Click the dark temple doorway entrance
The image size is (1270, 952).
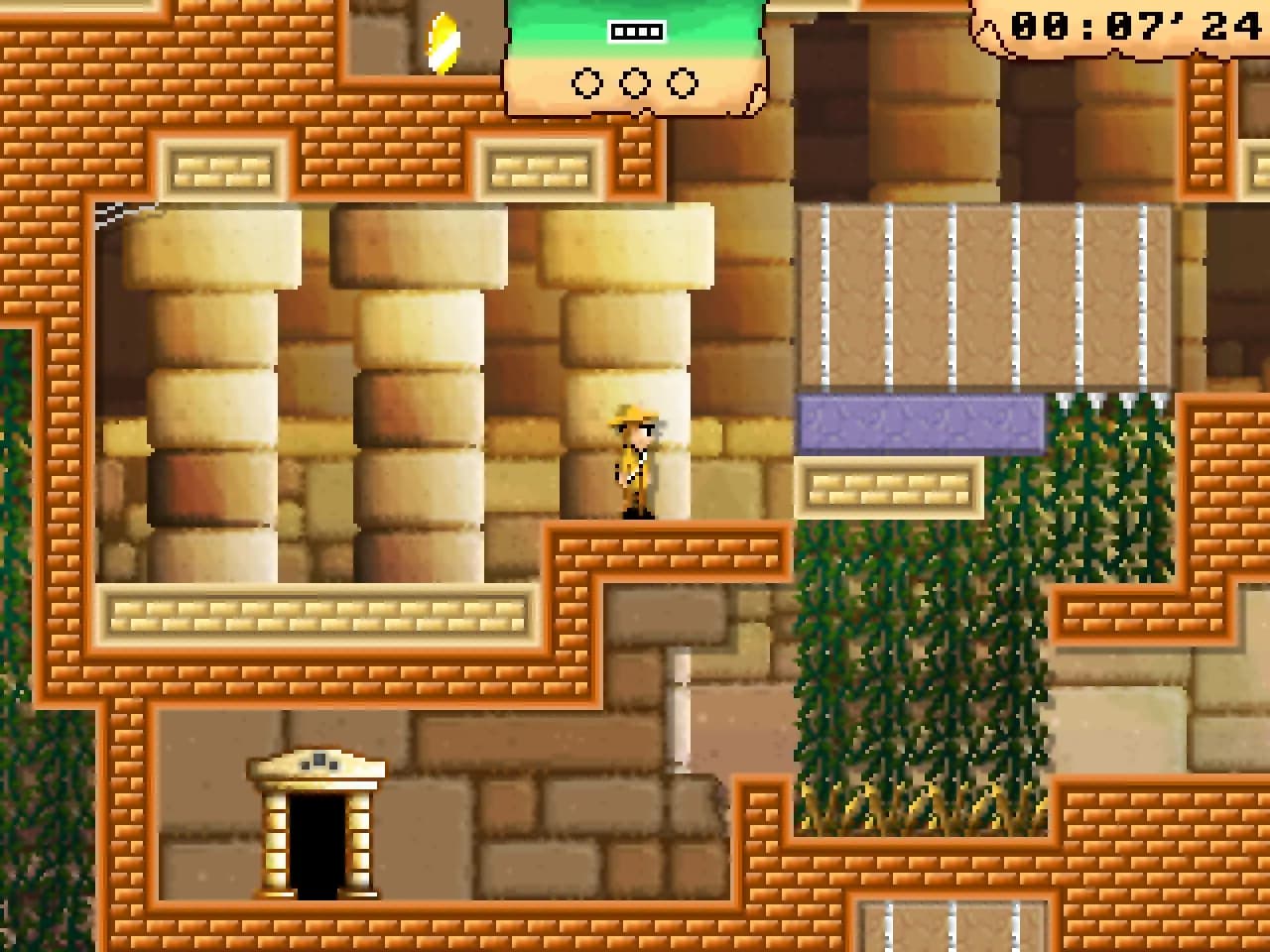pos(317,848)
